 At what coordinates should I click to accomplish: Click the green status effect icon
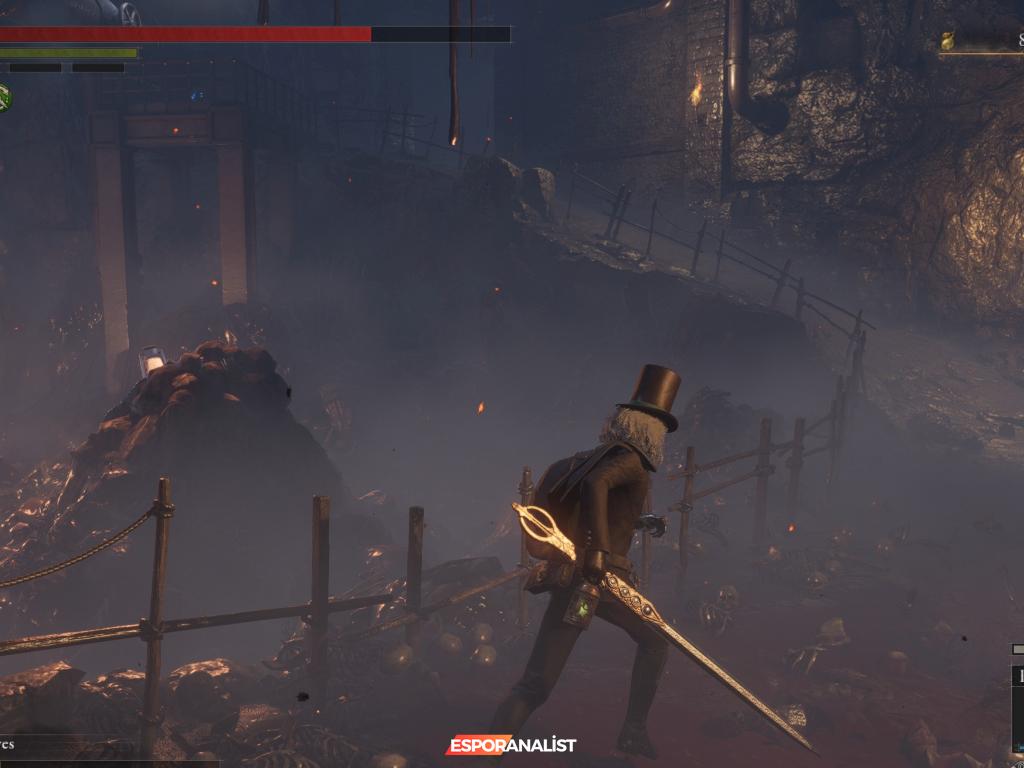[x=4, y=97]
